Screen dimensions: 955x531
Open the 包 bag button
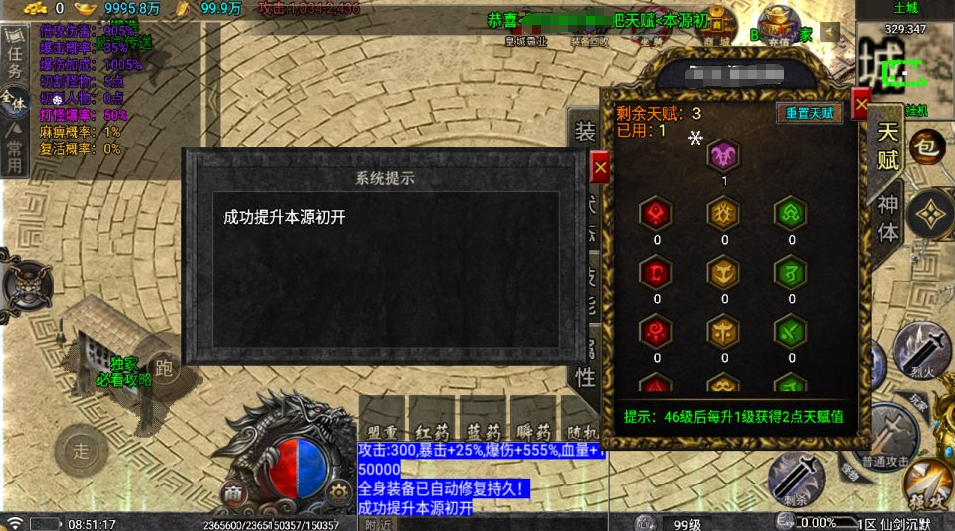pos(927,148)
